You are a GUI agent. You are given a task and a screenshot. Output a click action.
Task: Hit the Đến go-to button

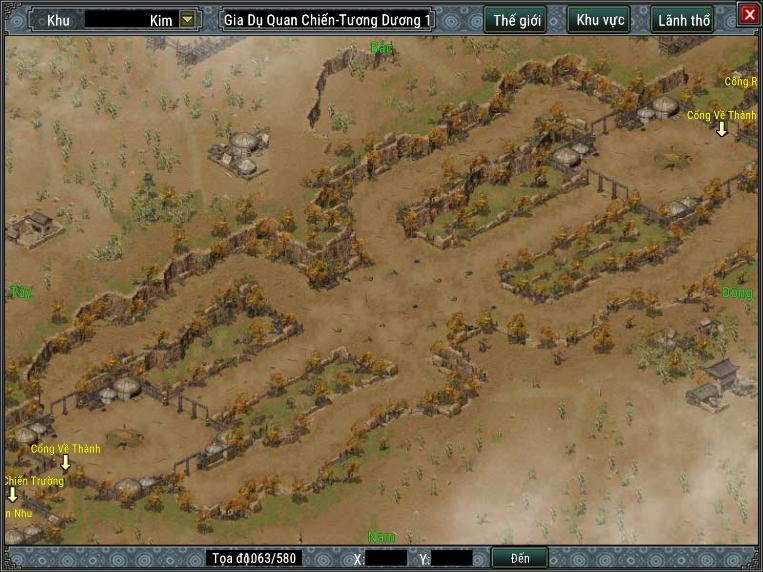(x=520, y=558)
